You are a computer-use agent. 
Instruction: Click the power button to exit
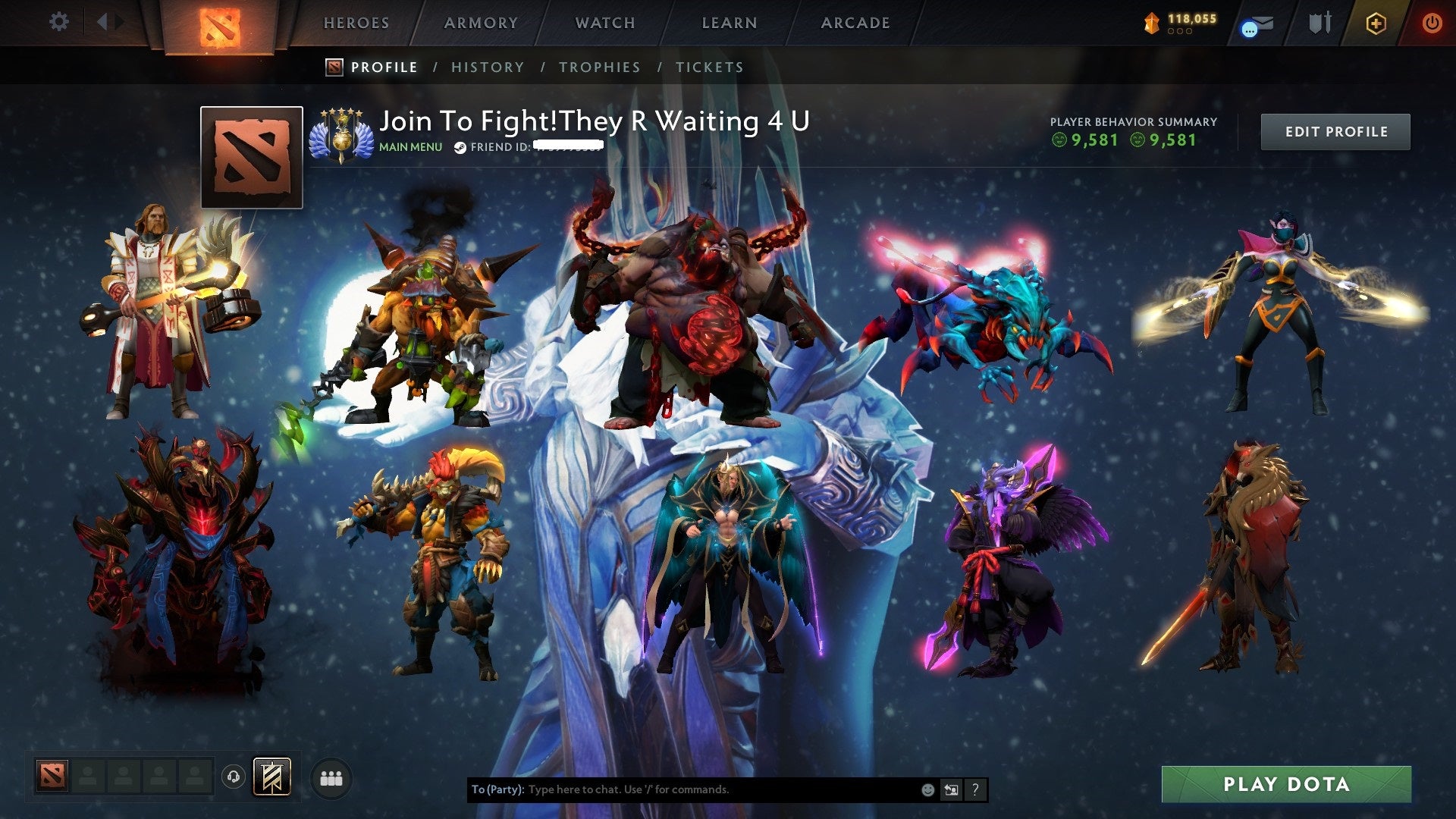1432,24
